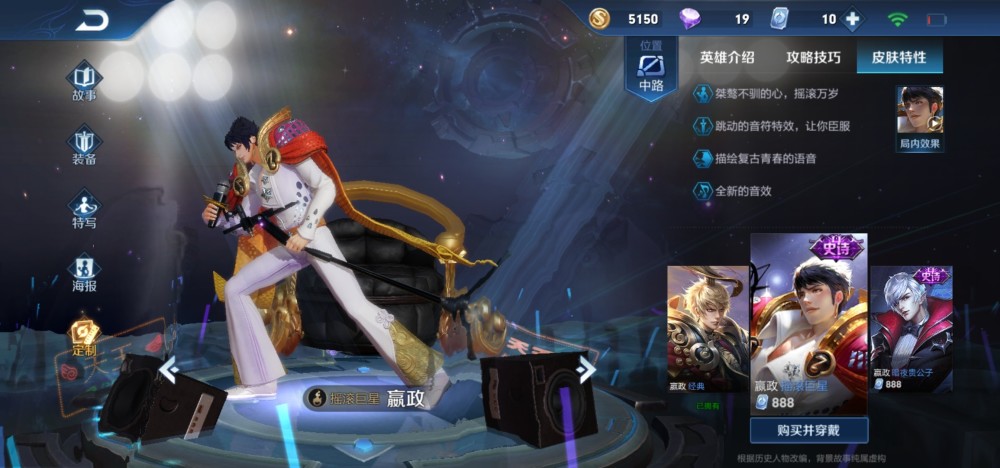Select the 经典 classic skin card
Screen dimensions: 1000x468
(708, 328)
